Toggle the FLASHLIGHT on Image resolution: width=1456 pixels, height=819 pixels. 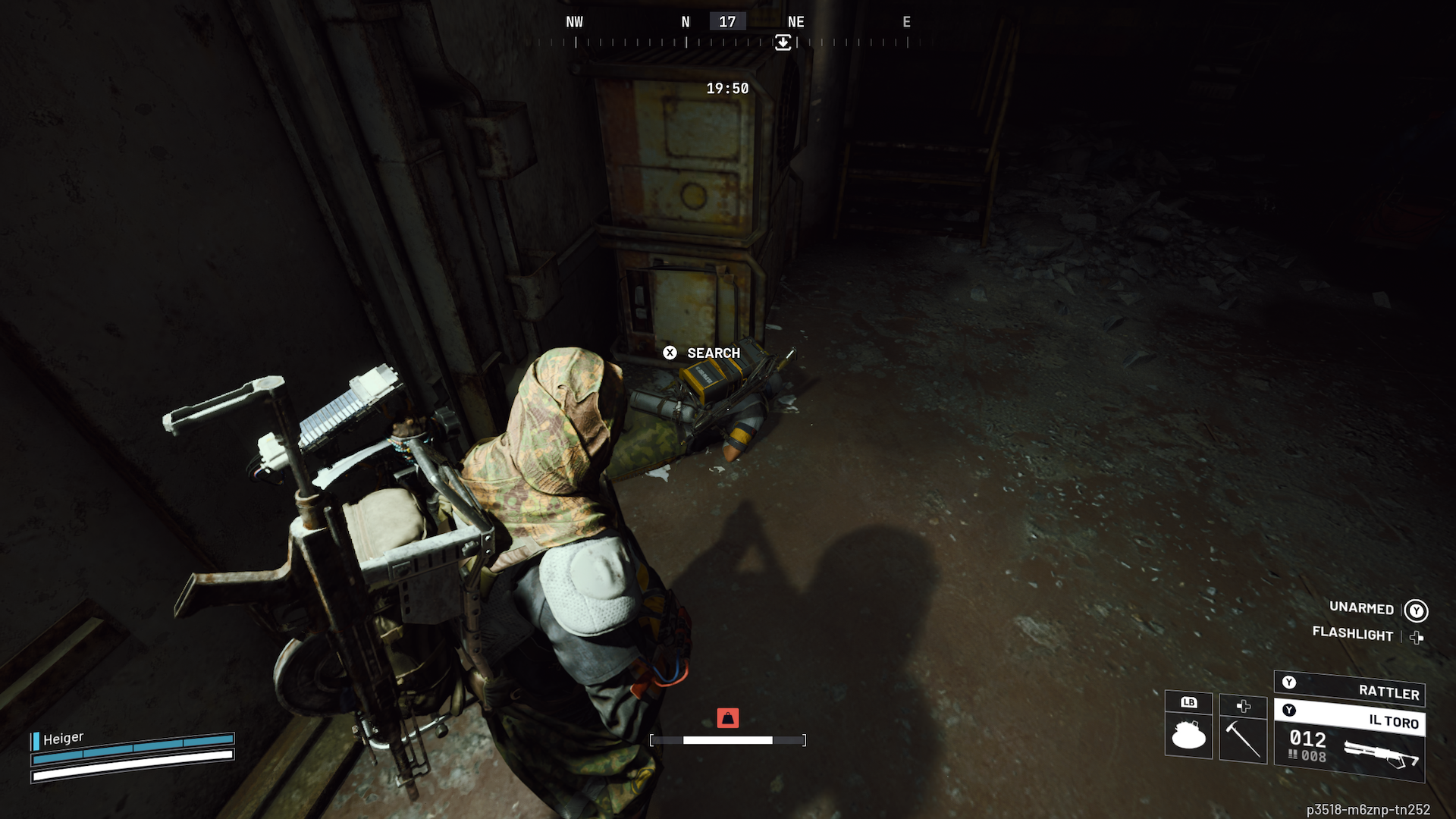tap(1417, 637)
